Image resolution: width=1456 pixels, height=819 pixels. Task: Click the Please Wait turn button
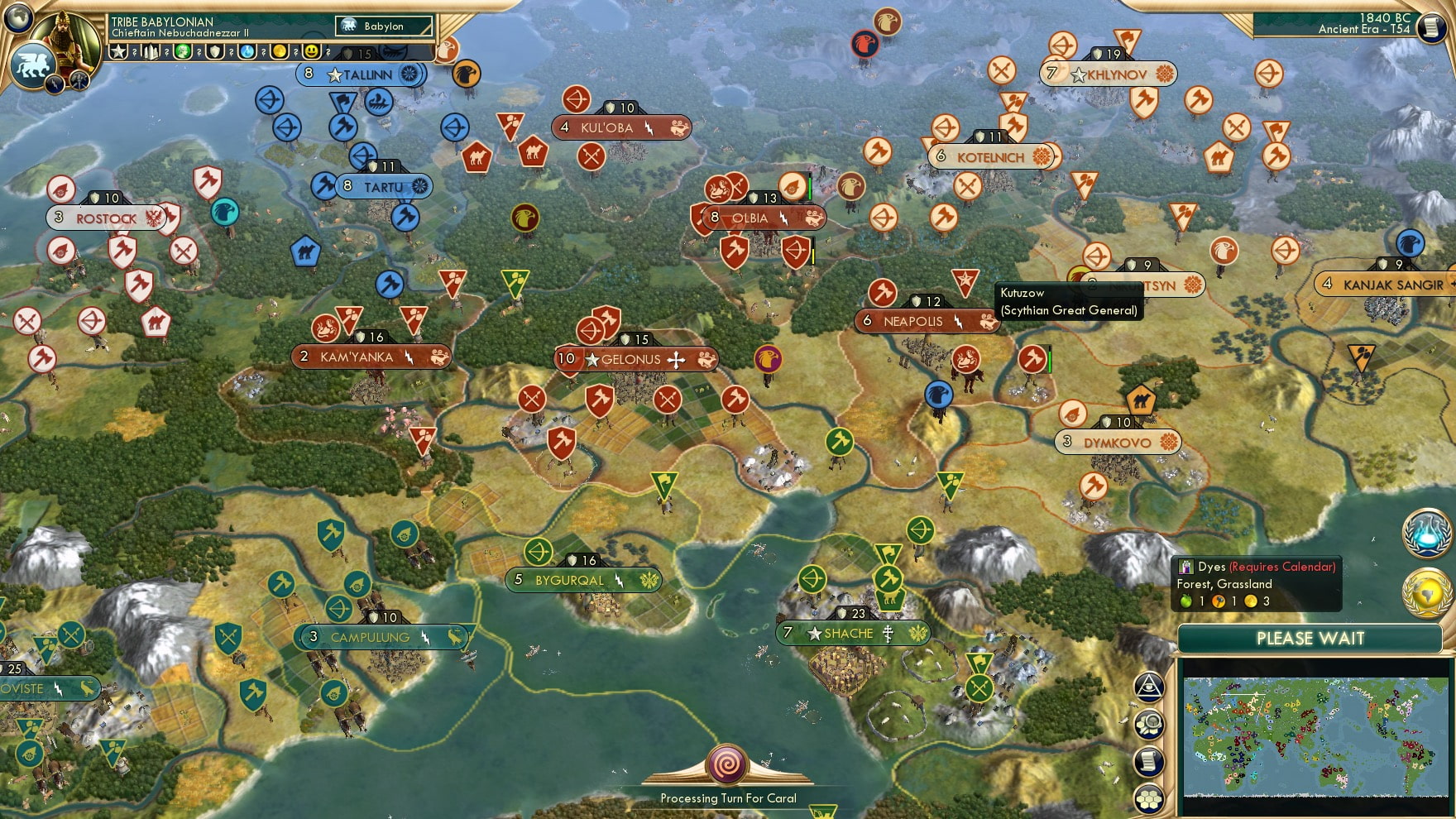point(1310,639)
